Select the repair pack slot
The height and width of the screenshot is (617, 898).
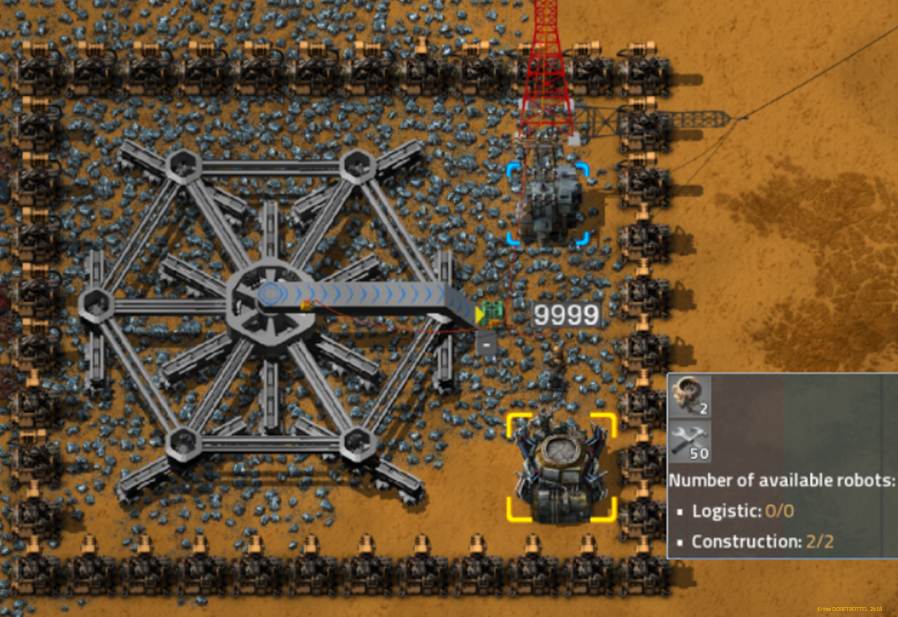(689, 440)
